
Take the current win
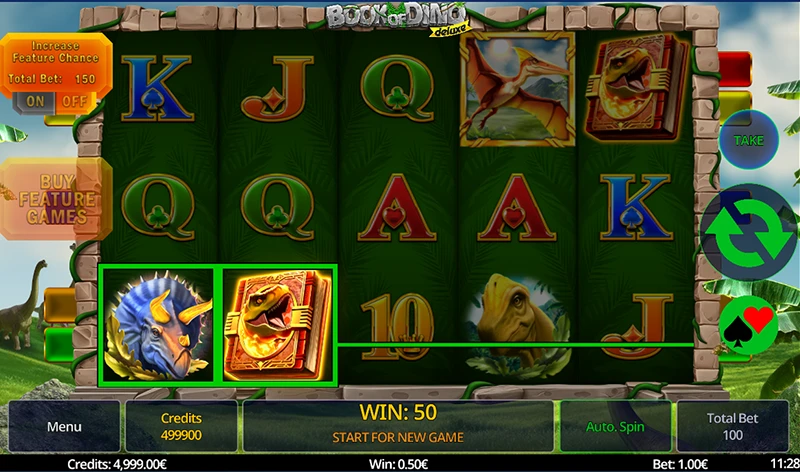click(749, 141)
